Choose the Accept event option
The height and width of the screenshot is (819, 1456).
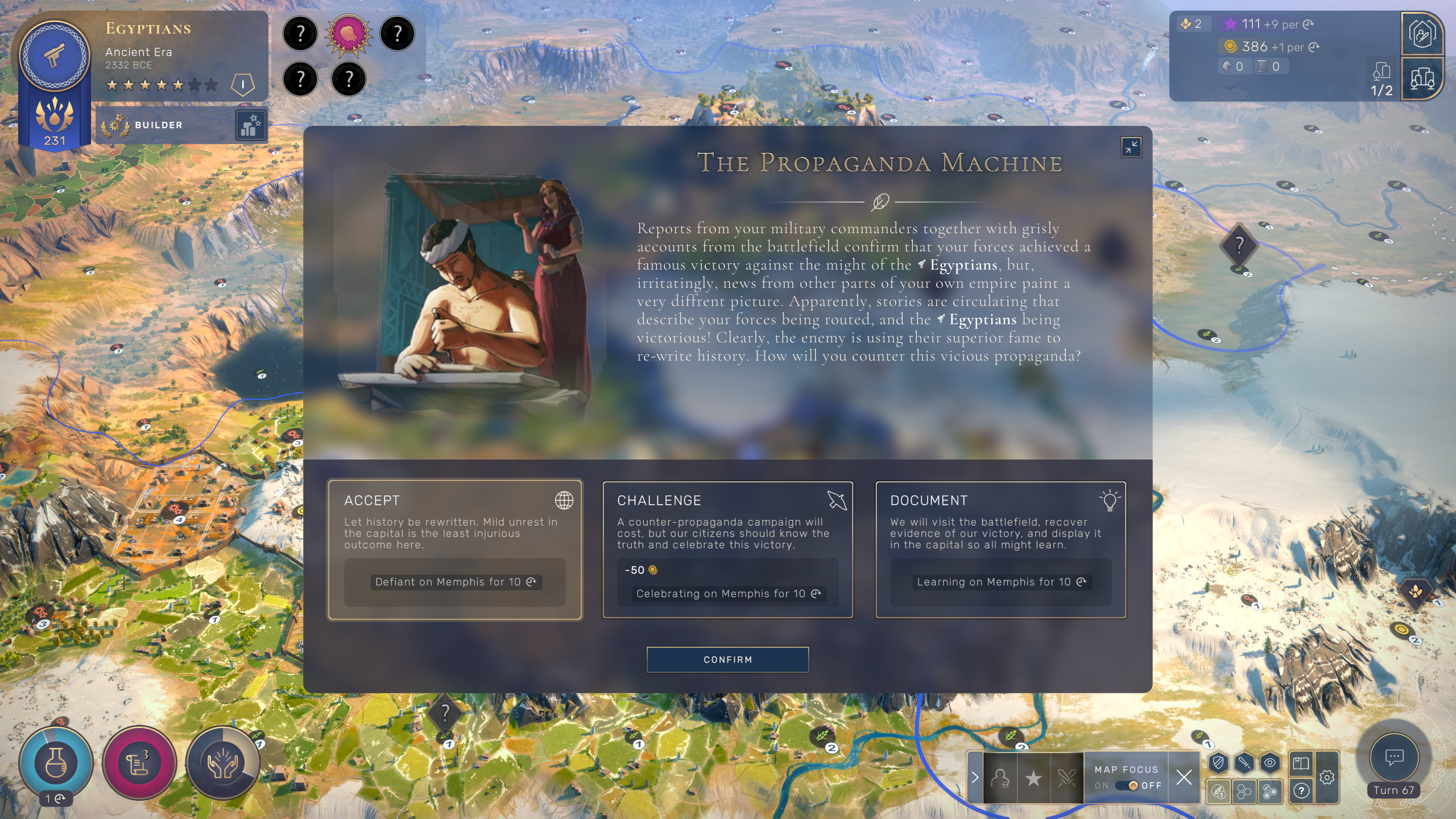click(454, 549)
